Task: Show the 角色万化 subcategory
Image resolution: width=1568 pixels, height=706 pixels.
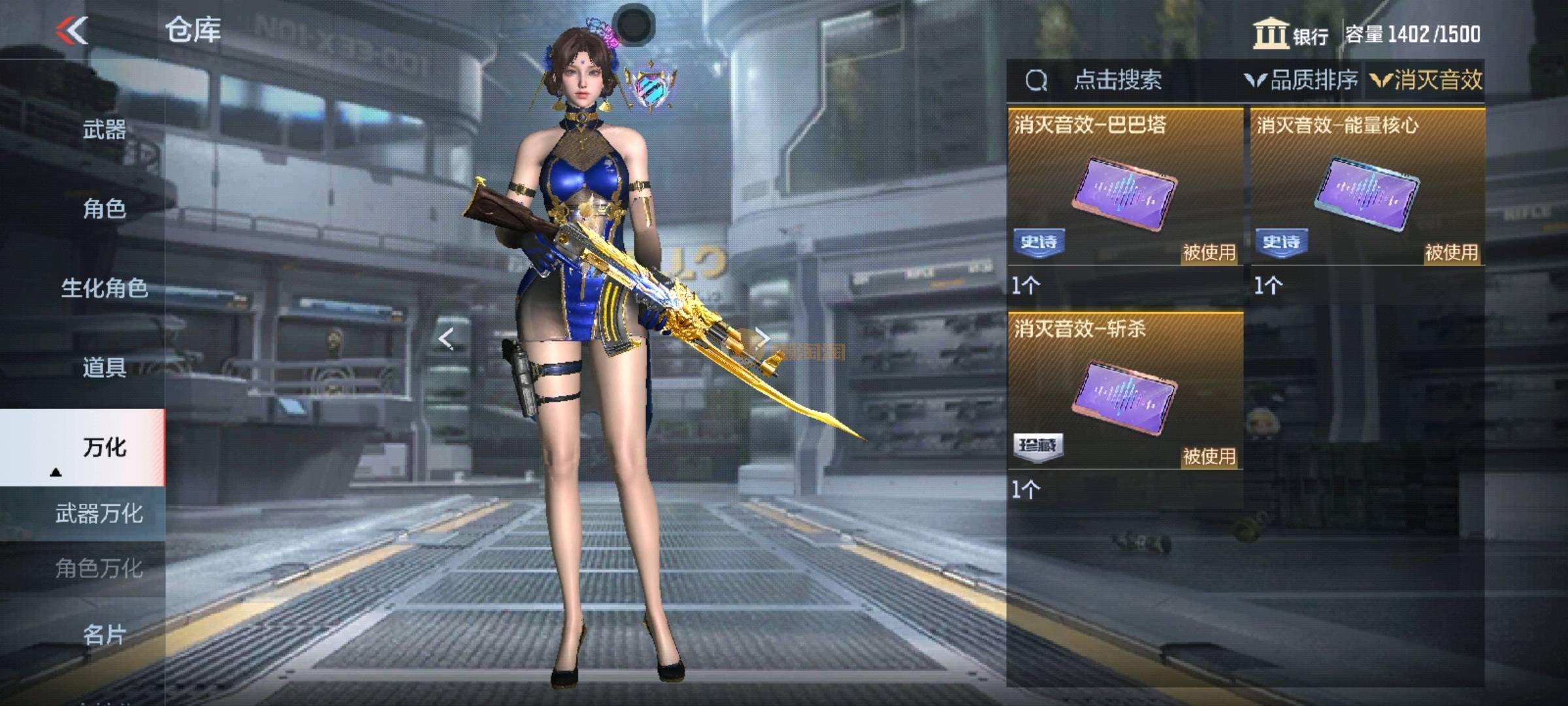Action: (x=99, y=569)
